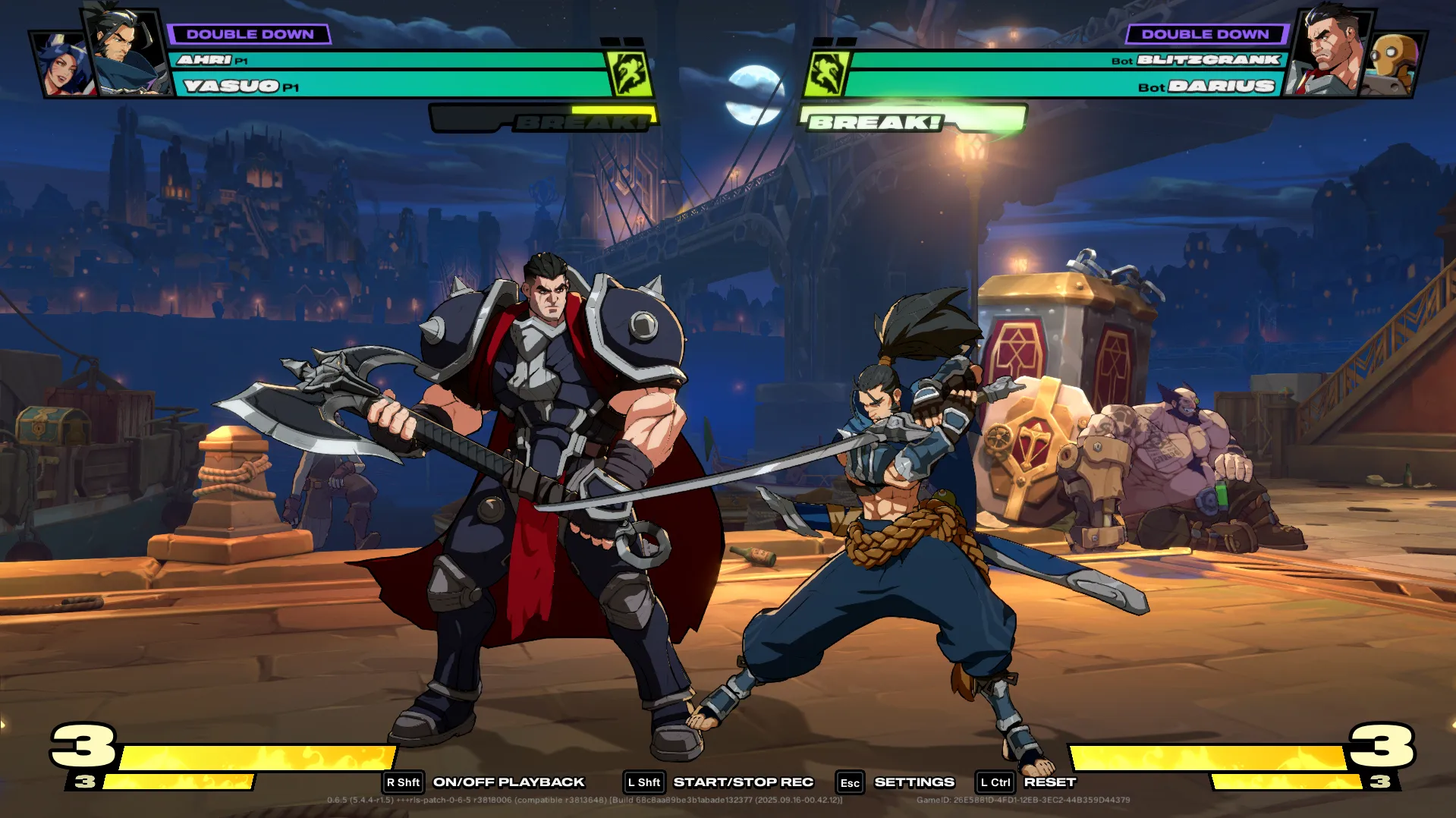Click player one's green fuse icon
The image size is (1456, 818).
pyautogui.click(x=630, y=74)
